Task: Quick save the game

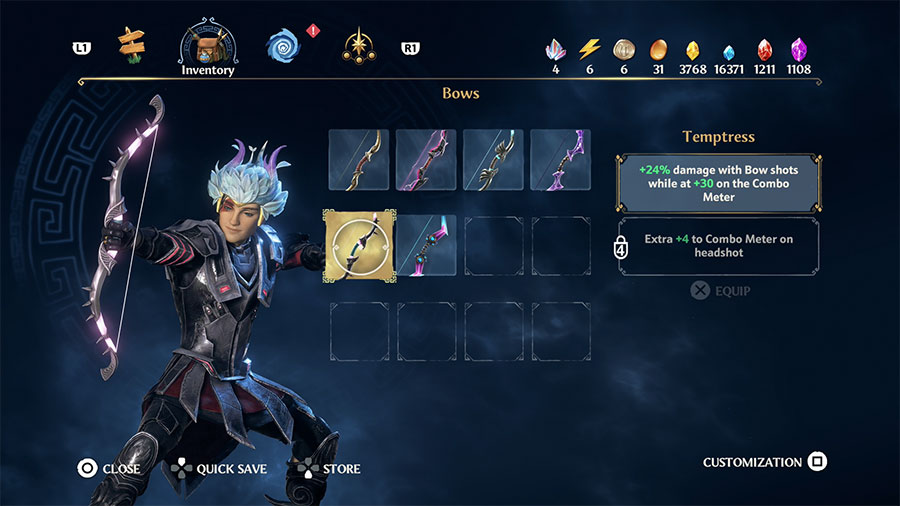Action: pos(220,468)
